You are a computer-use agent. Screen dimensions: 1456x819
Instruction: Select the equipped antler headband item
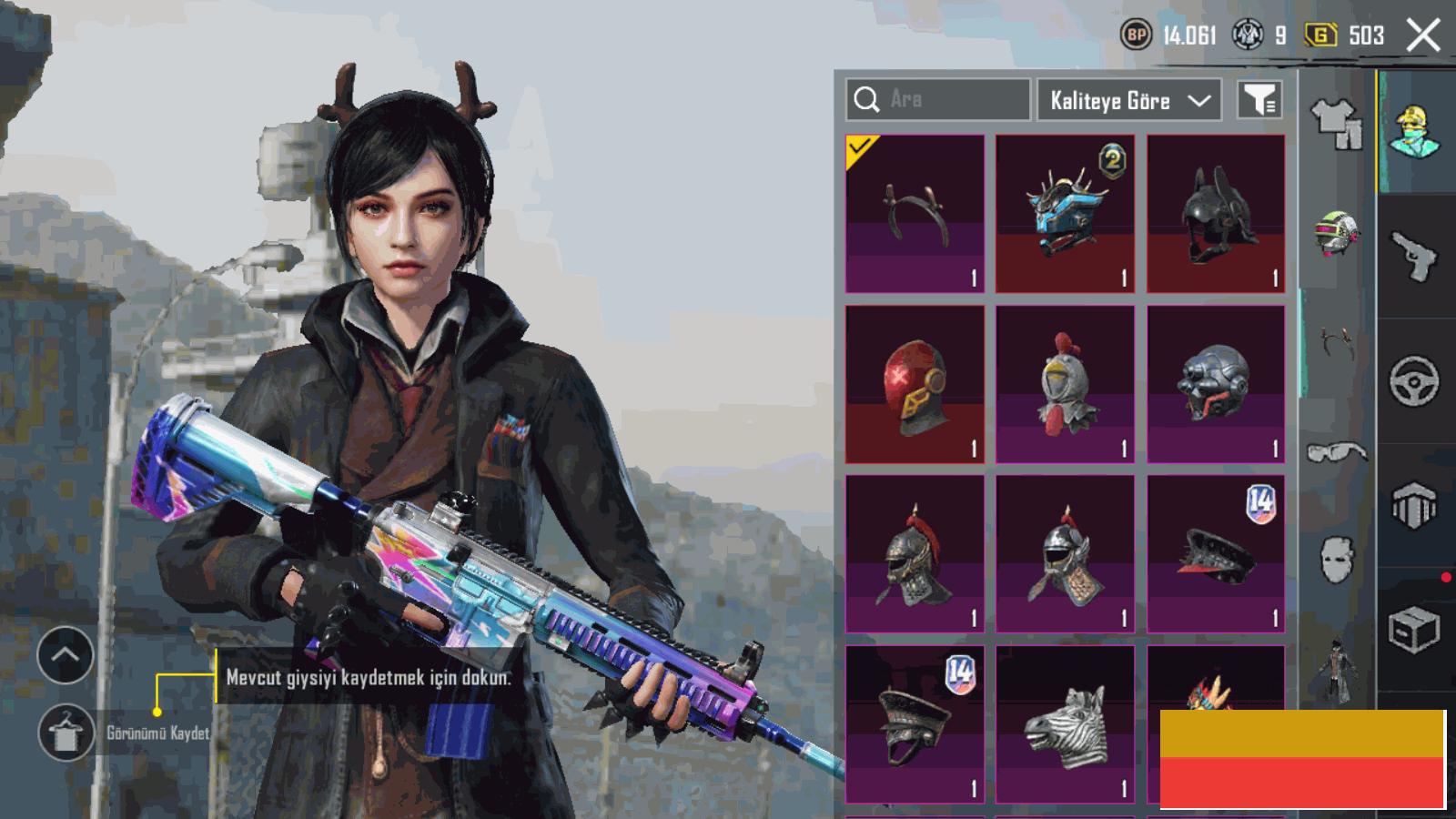click(x=915, y=214)
